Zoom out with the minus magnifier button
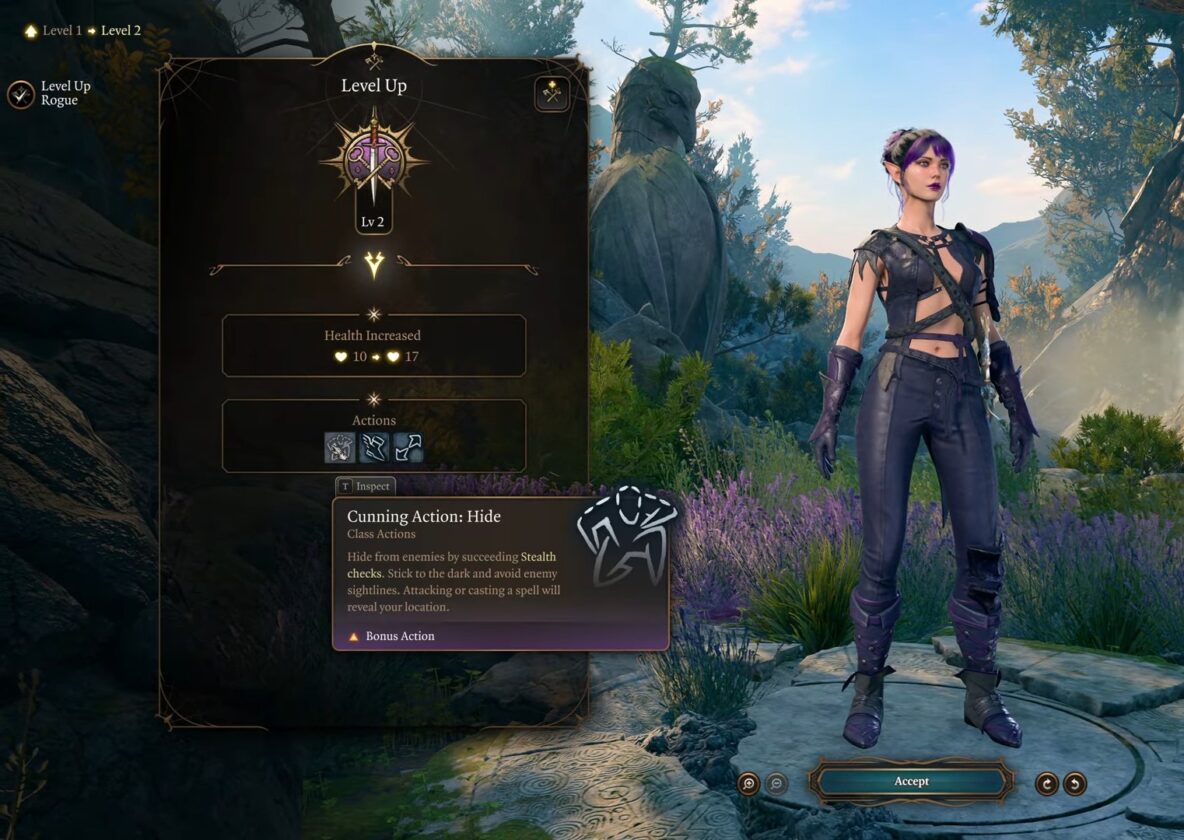The image size is (1184, 840). 776,783
